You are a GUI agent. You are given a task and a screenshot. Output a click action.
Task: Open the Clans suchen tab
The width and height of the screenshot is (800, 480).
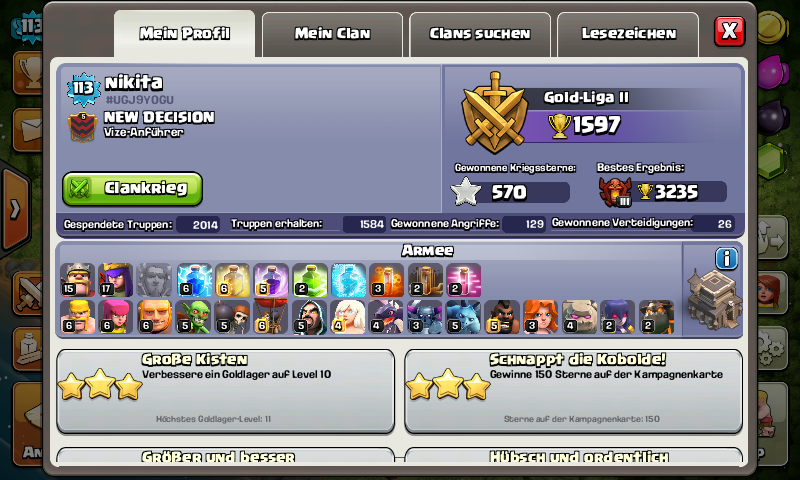point(480,33)
